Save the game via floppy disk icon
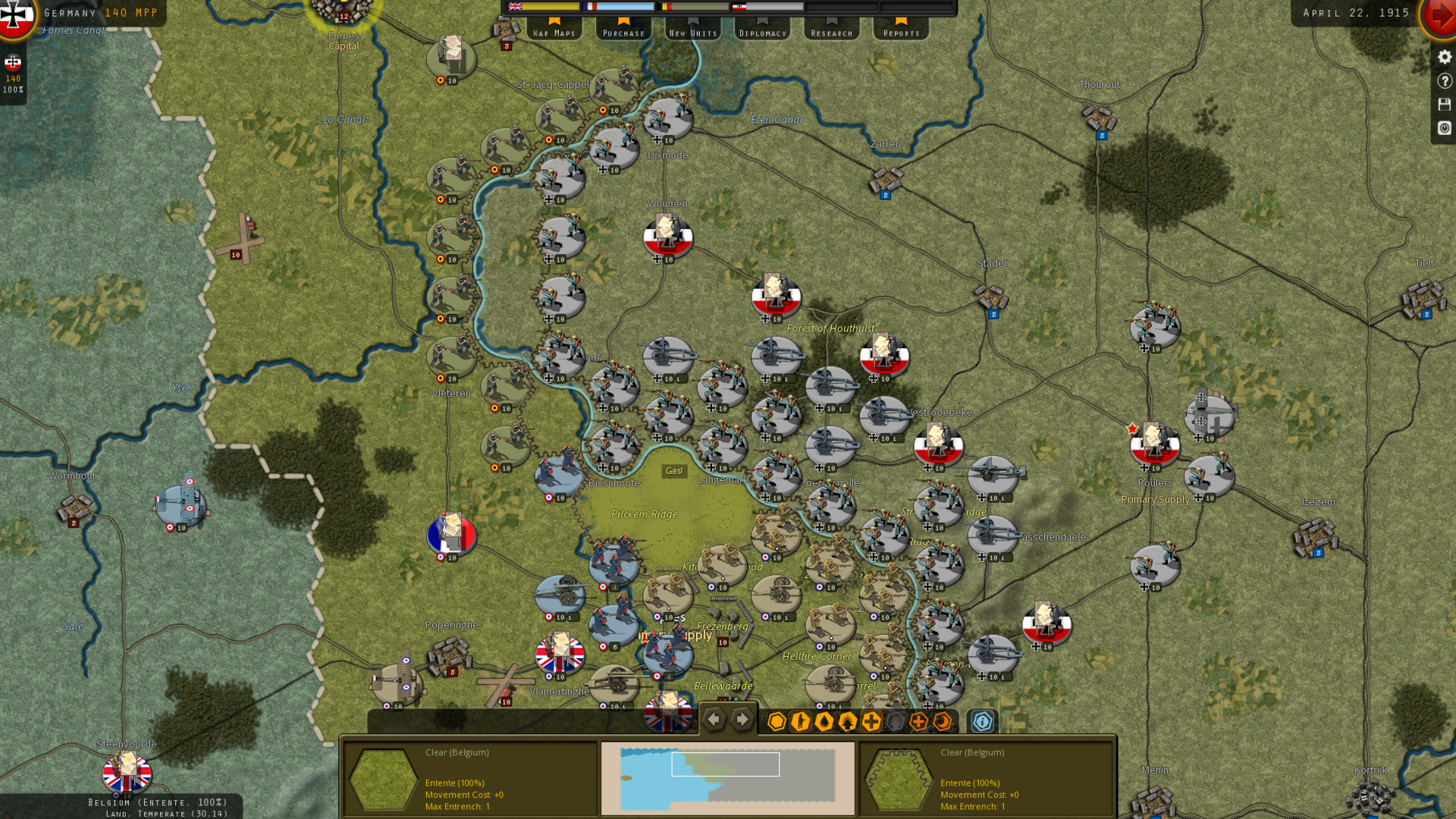Viewport: 1456px width, 819px height. (x=1444, y=104)
